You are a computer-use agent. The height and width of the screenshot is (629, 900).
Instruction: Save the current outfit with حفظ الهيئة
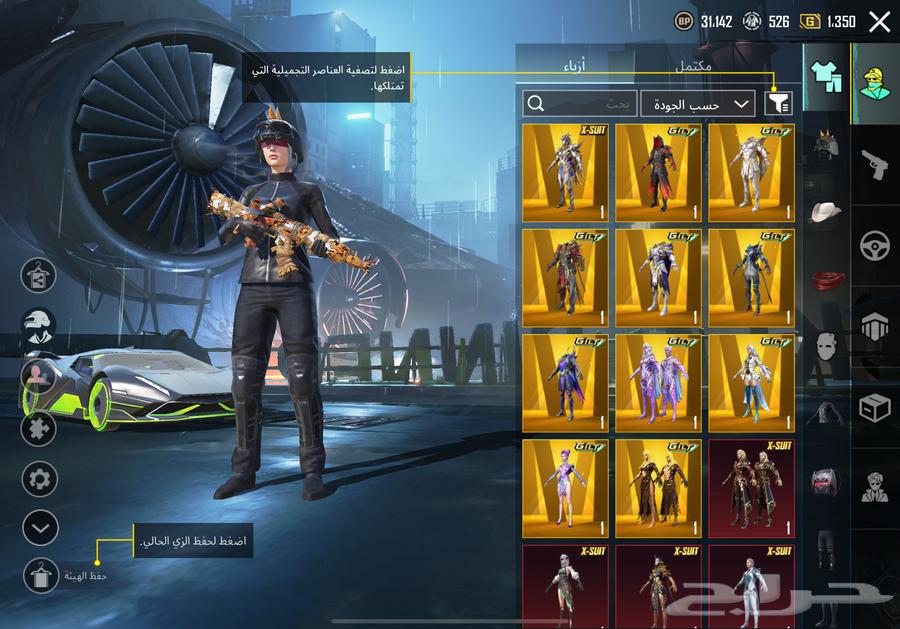click(40, 575)
